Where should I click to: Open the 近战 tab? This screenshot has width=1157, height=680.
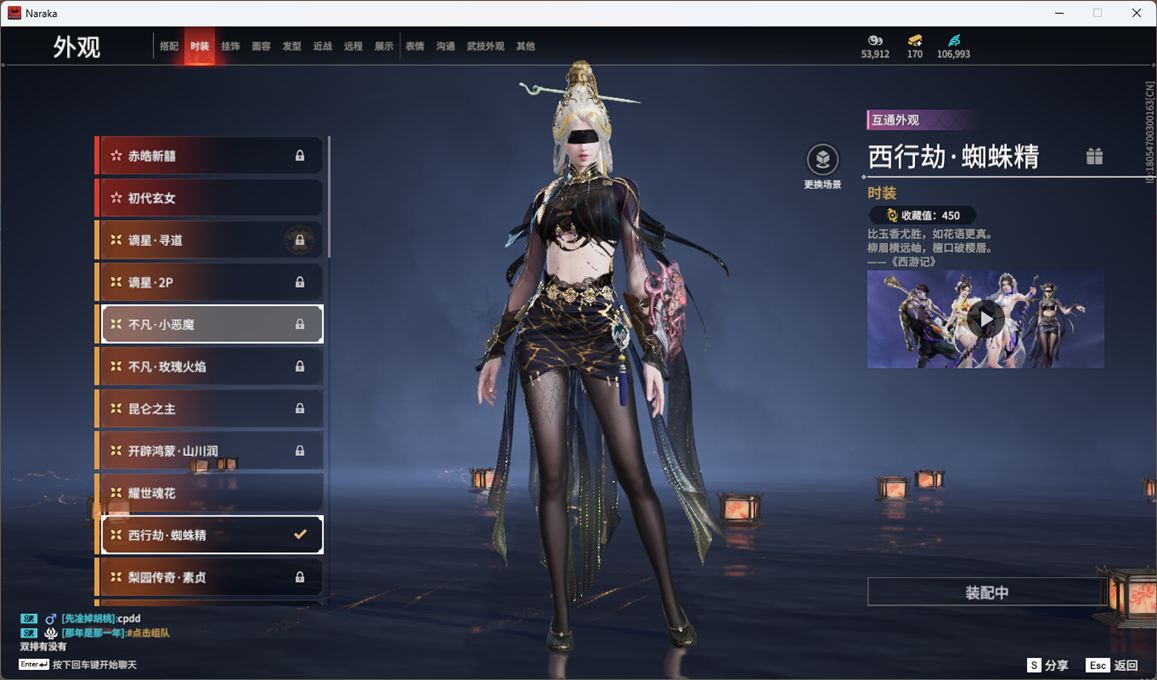tap(322, 46)
